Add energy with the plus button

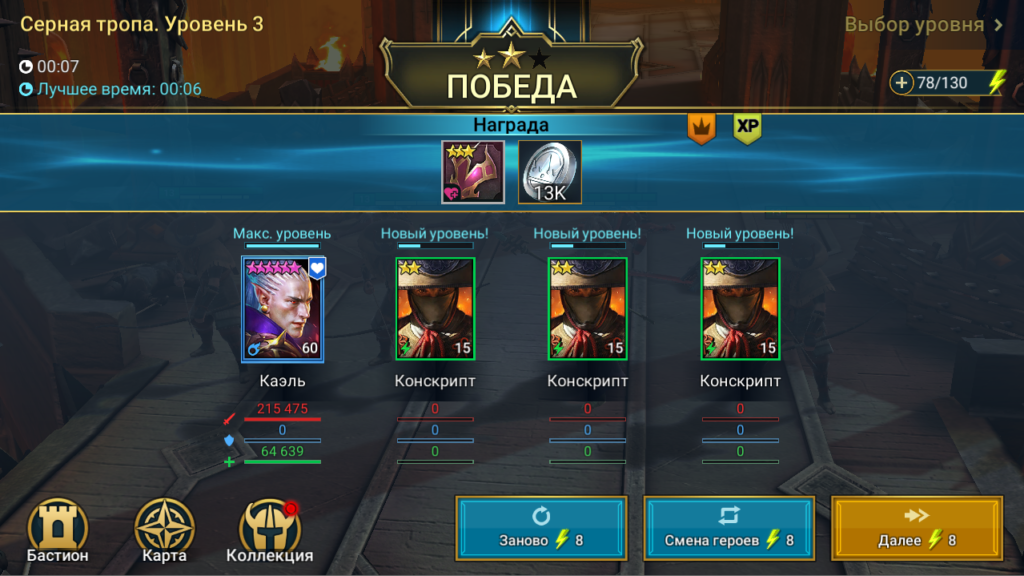[902, 83]
